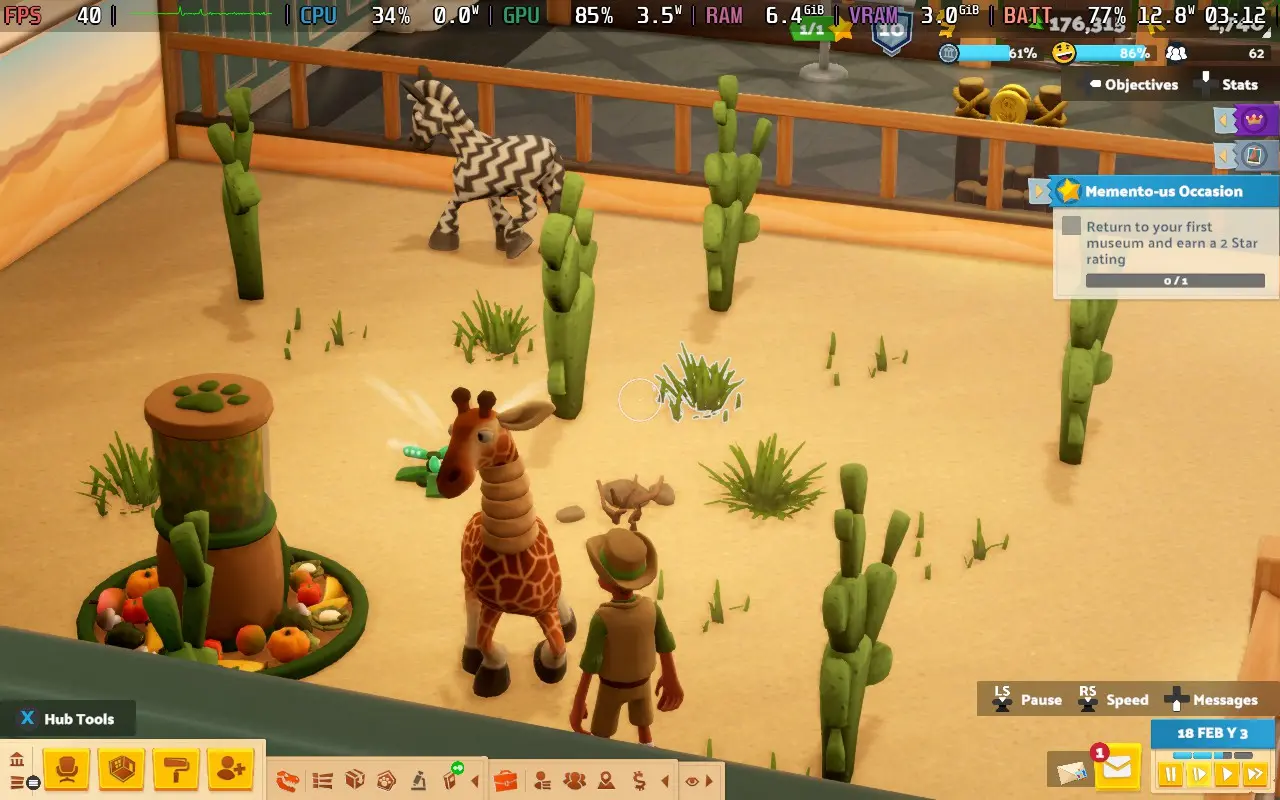1280x800 pixels.
Task: Collapse the Memento-us Occasion objective panel
Action: tap(1040, 191)
